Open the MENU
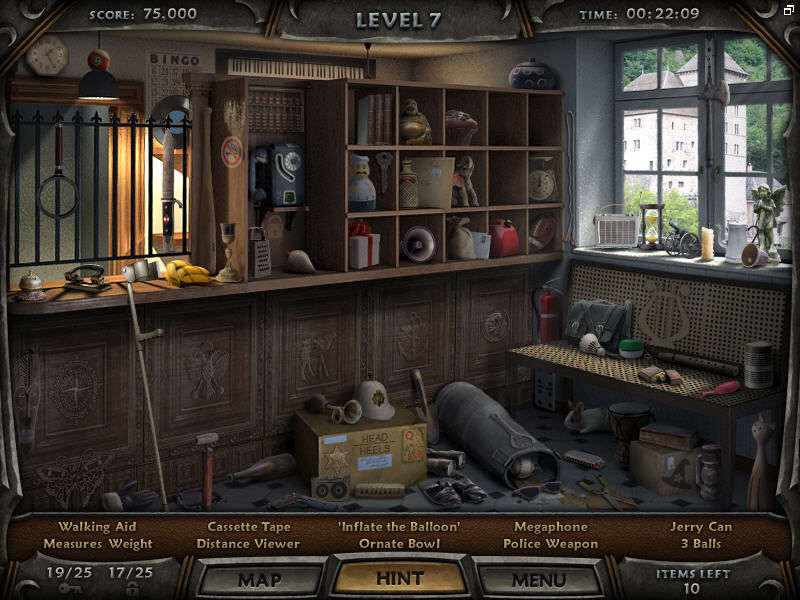Image resolution: width=800 pixels, height=600 pixels. tap(539, 579)
